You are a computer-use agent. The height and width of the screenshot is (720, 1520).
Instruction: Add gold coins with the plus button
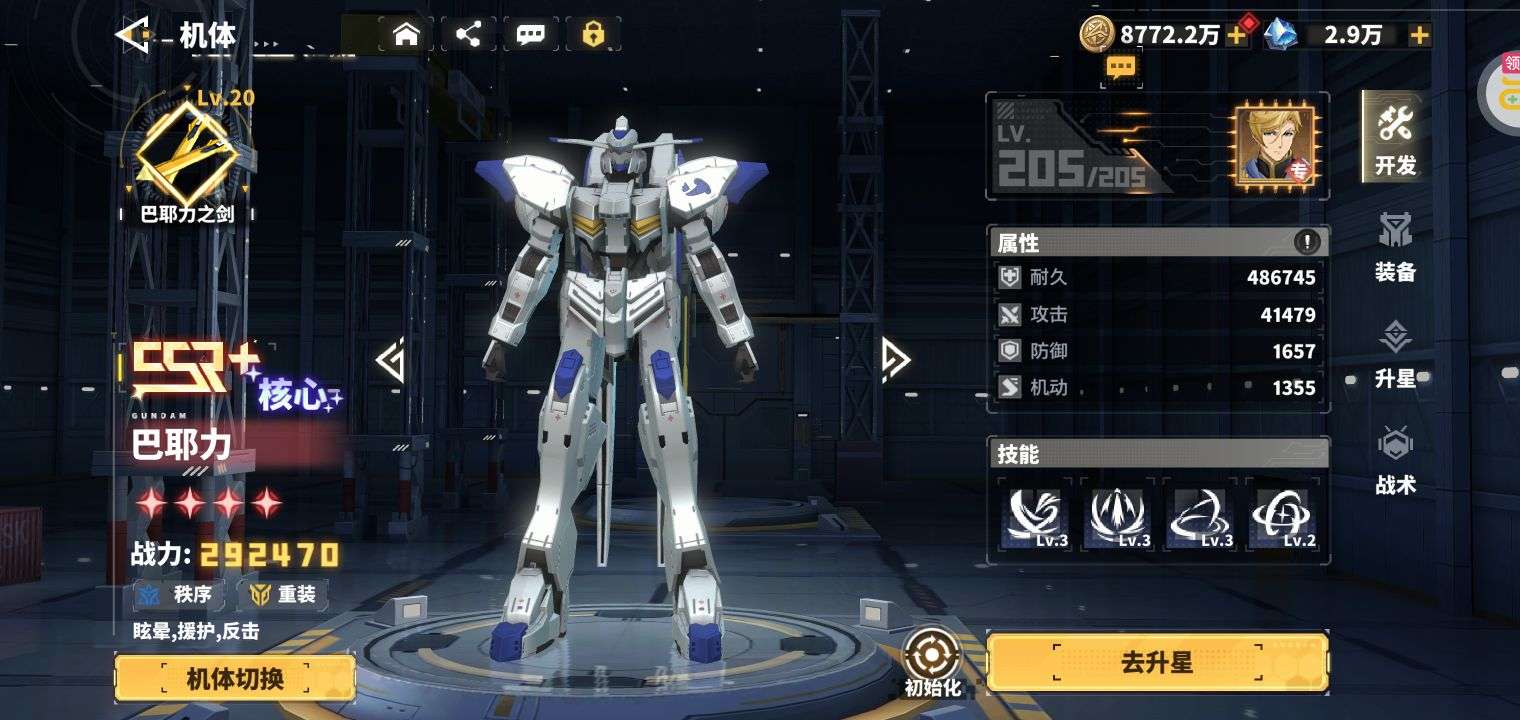[1237, 36]
